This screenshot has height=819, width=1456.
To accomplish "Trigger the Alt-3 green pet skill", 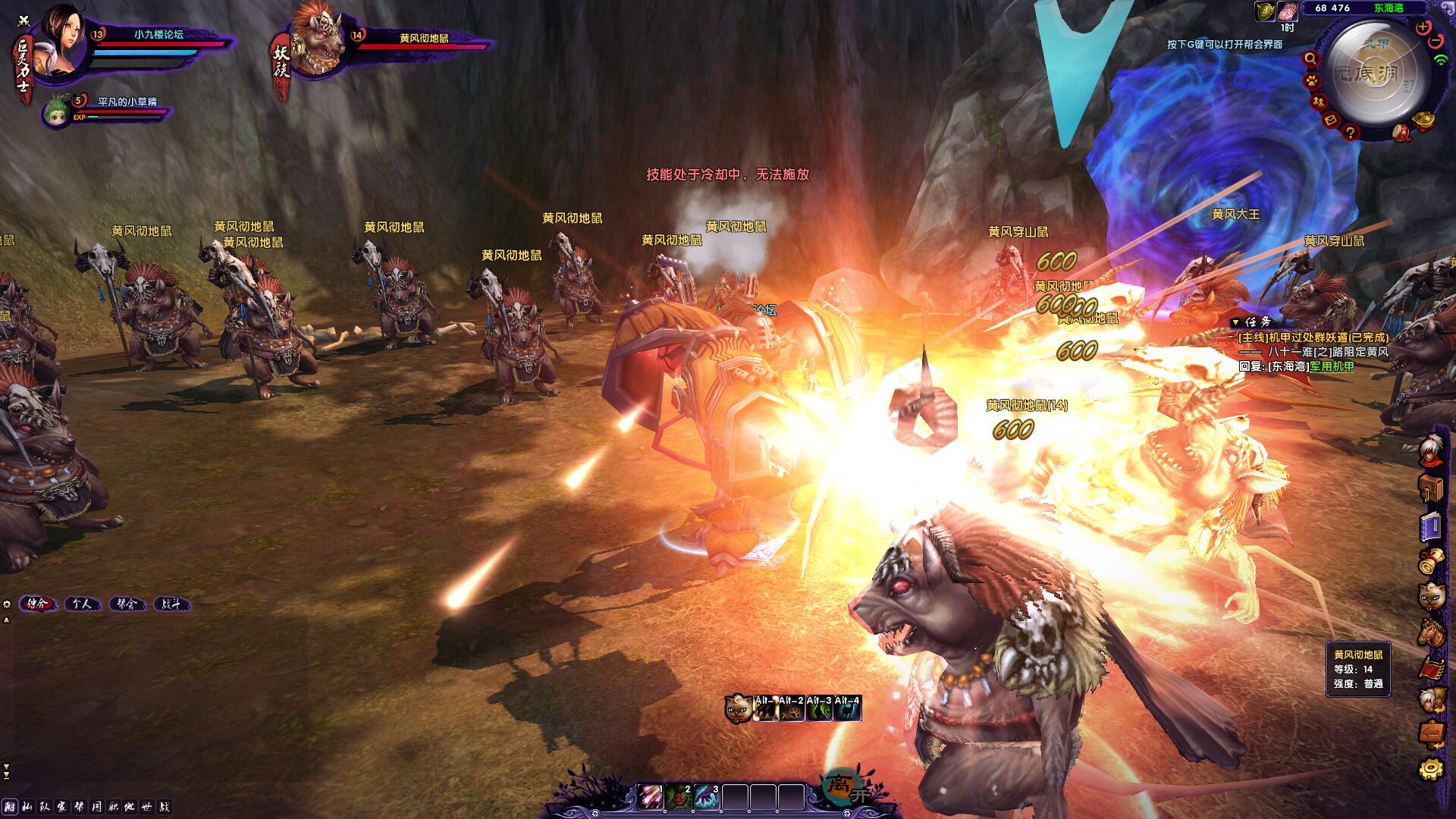I will 819,709.
